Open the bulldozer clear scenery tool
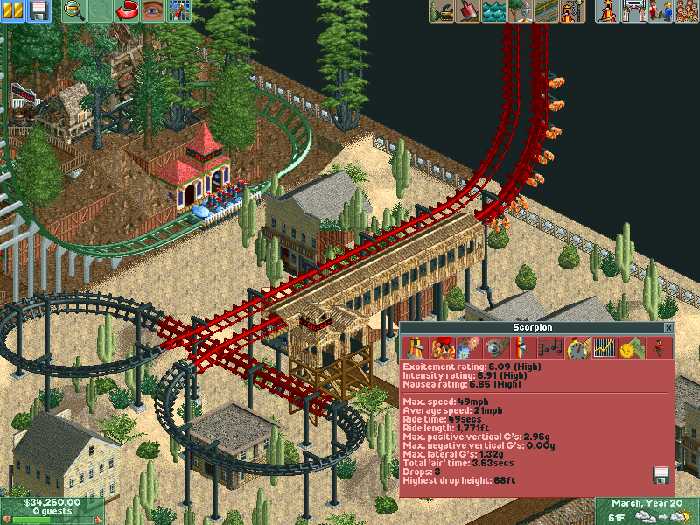 click(x=442, y=11)
